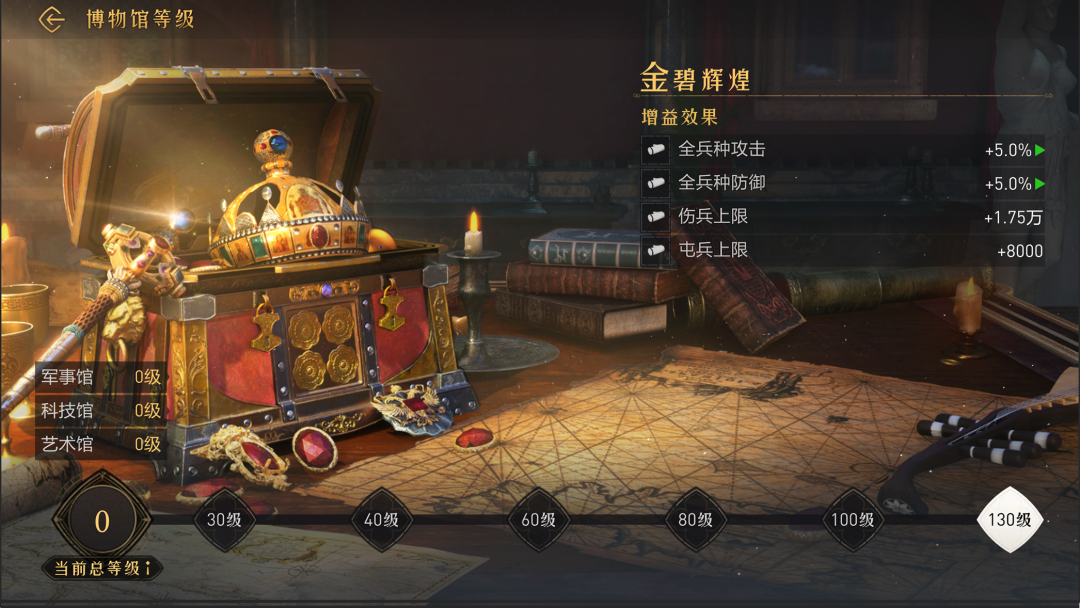The image size is (1080, 608).
Task: Open the 军事馆 level row
Action: 100,377
